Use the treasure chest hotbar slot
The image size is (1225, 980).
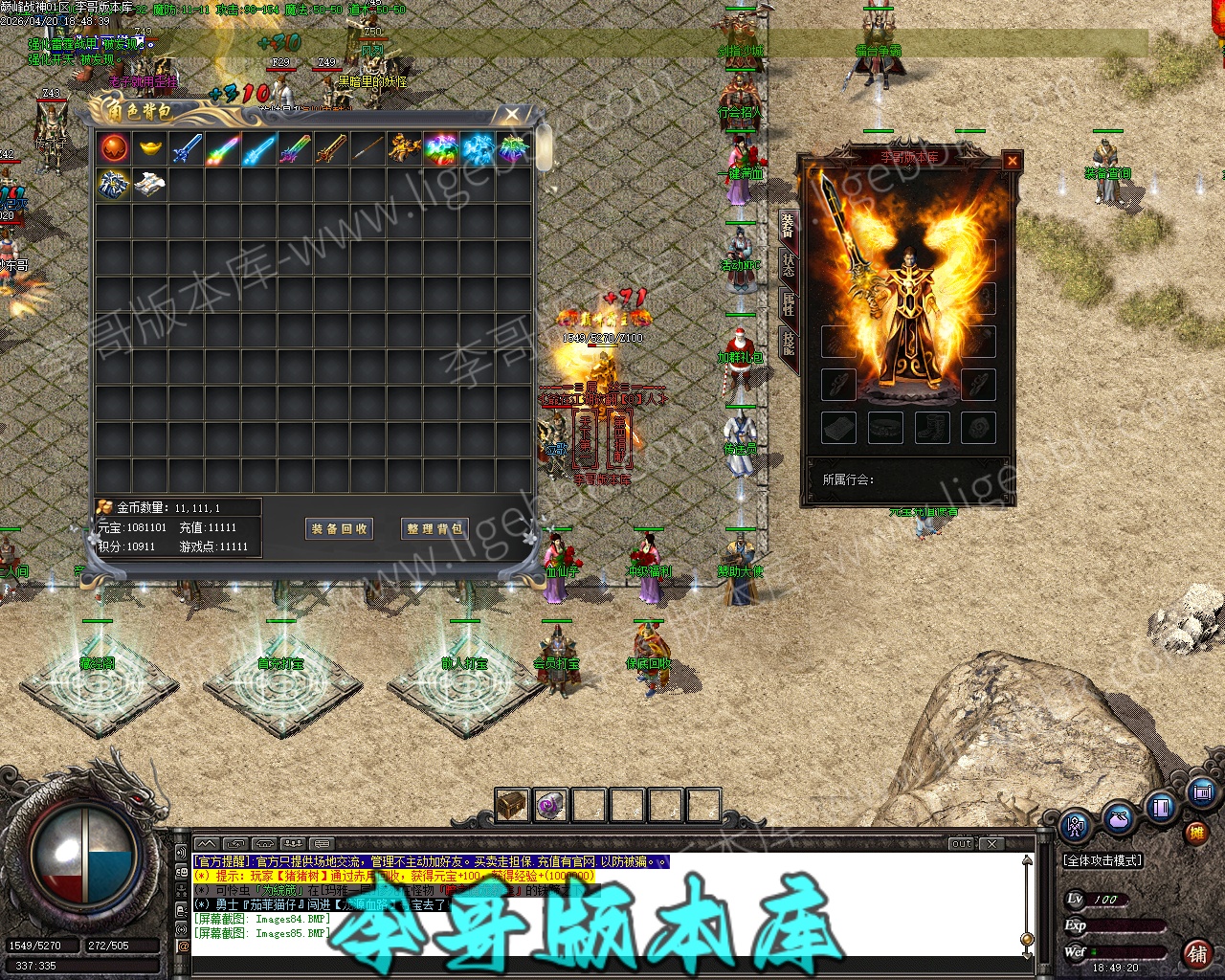tap(512, 805)
